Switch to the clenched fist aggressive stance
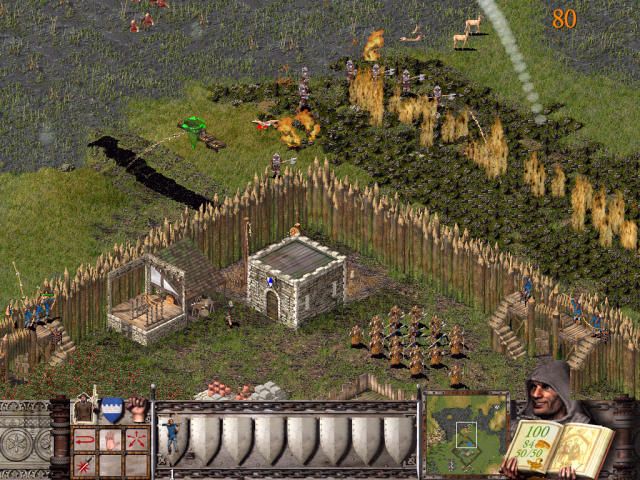 point(137,409)
